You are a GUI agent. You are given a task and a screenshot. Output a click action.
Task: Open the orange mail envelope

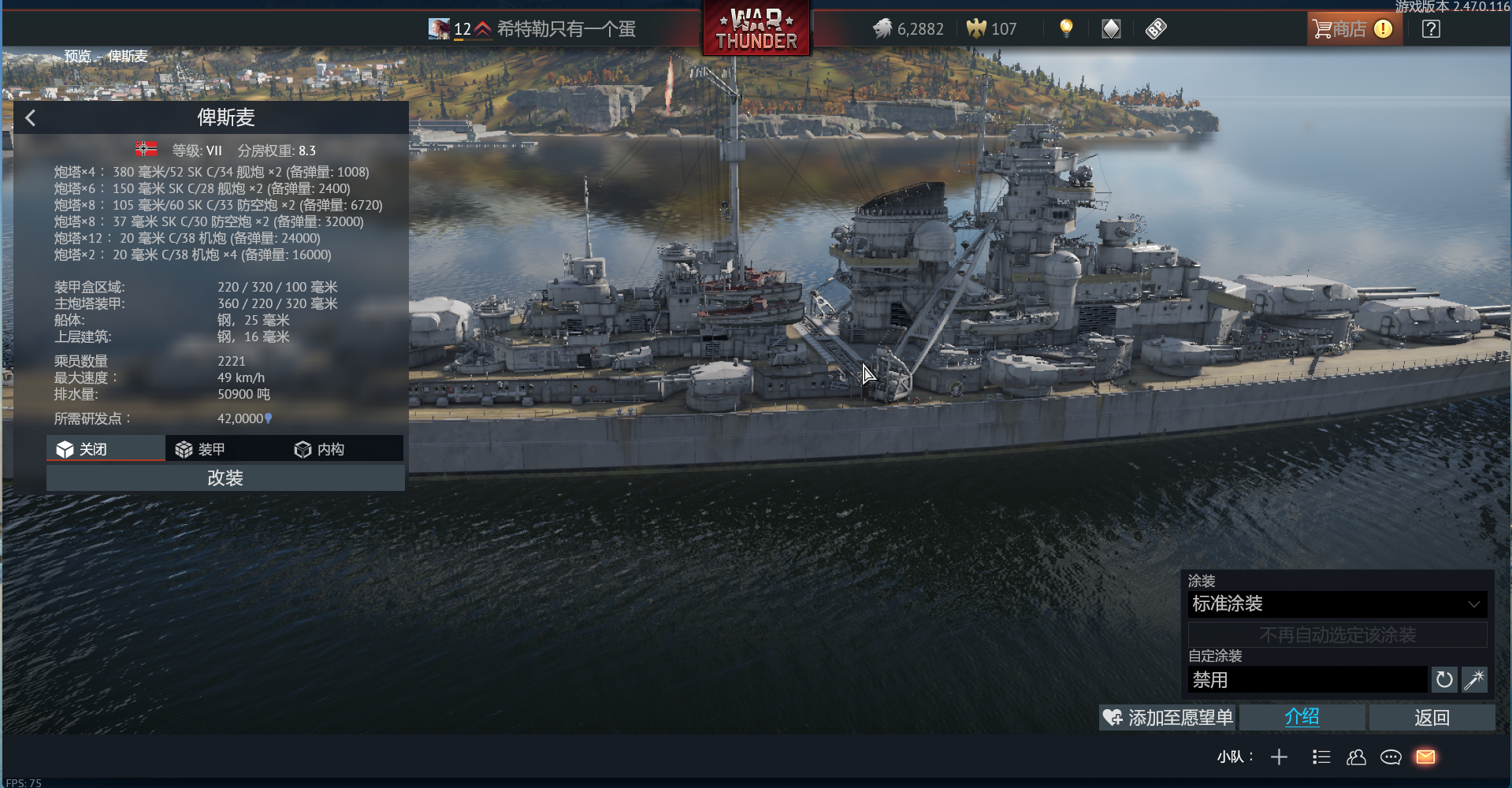tap(1425, 757)
